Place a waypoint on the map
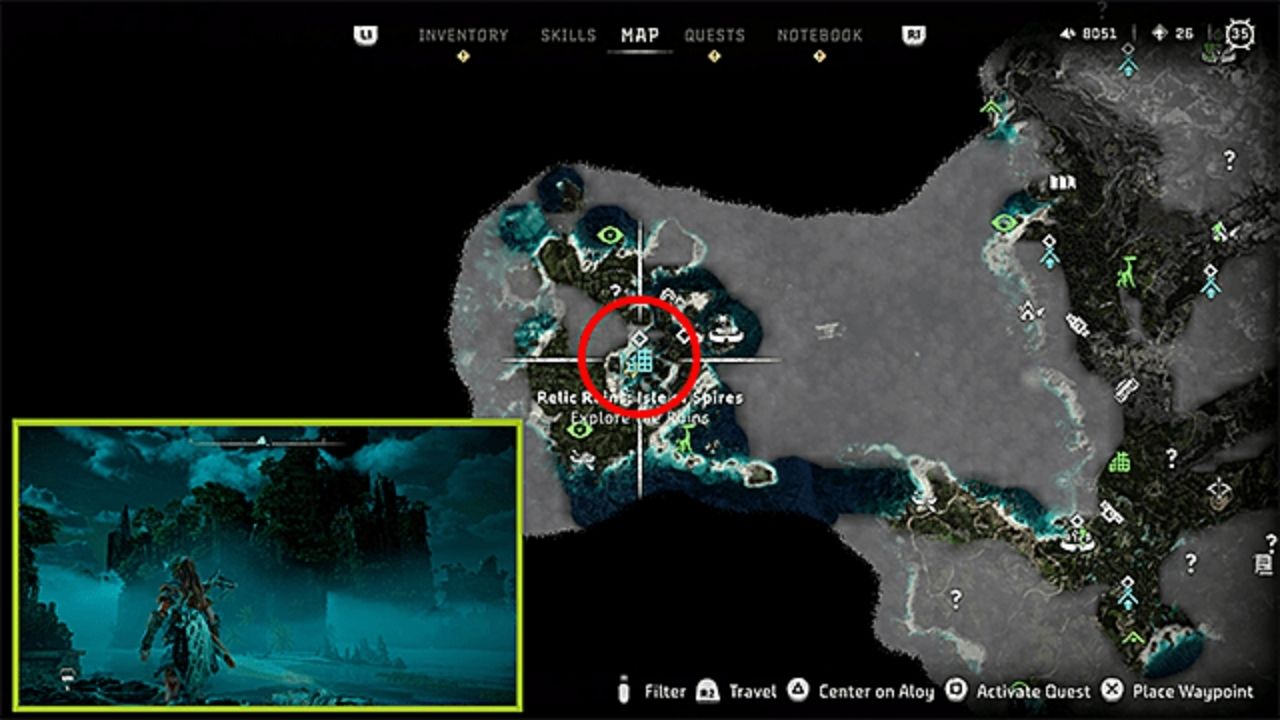This screenshot has width=1280, height=720. tap(1179, 691)
